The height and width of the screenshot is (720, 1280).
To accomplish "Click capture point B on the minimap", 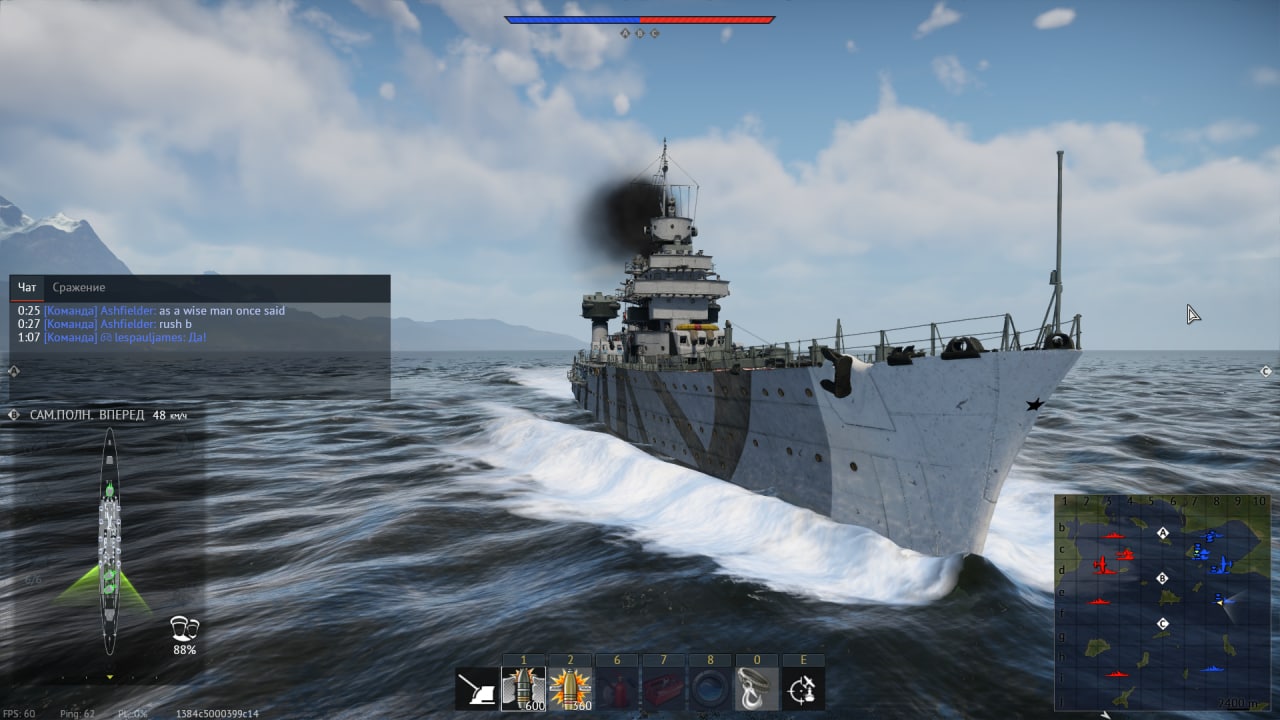I will tap(1162, 578).
